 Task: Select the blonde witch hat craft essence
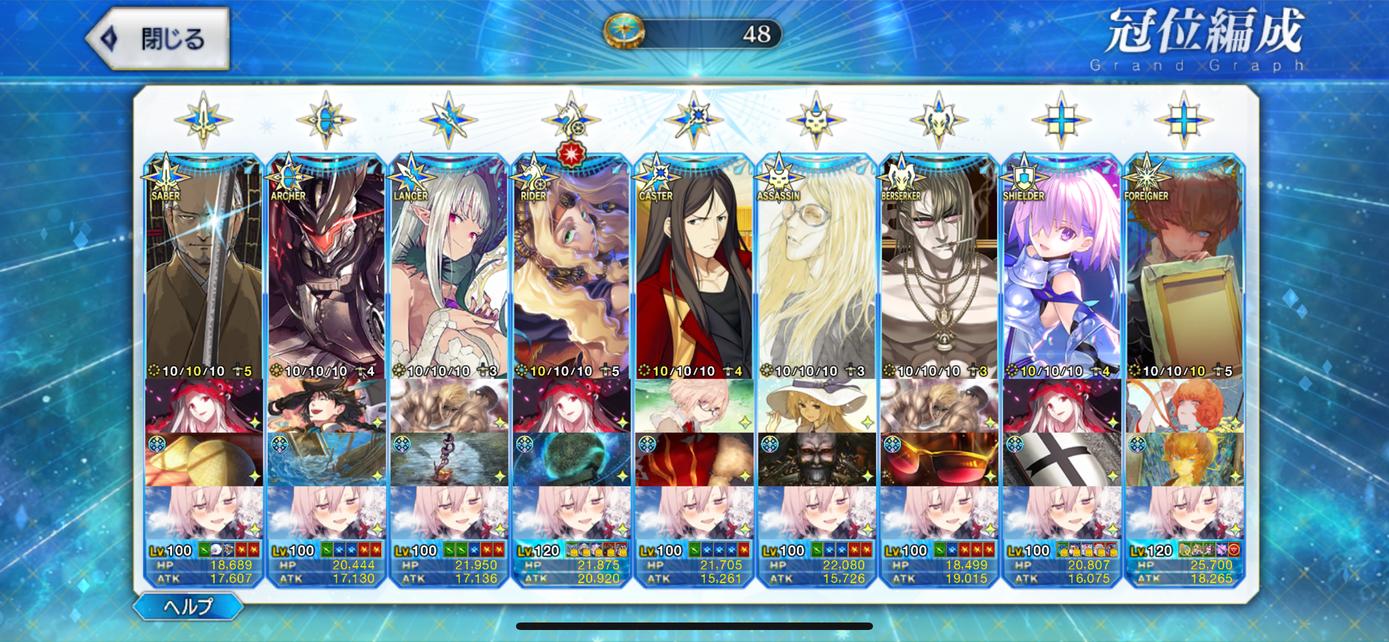click(816, 405)
